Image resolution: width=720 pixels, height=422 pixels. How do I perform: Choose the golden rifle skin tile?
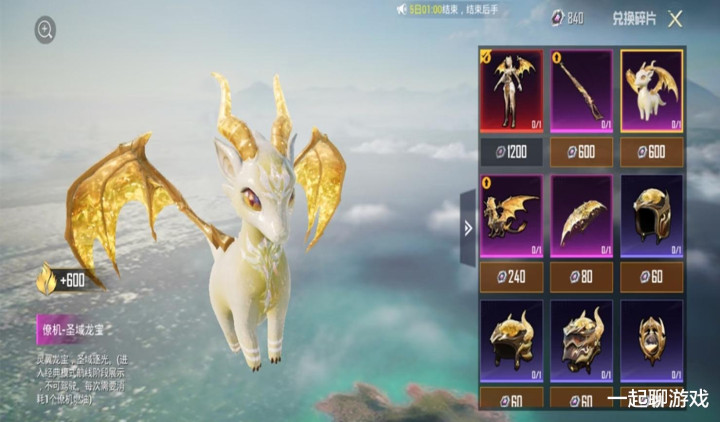tap(581, 92)
